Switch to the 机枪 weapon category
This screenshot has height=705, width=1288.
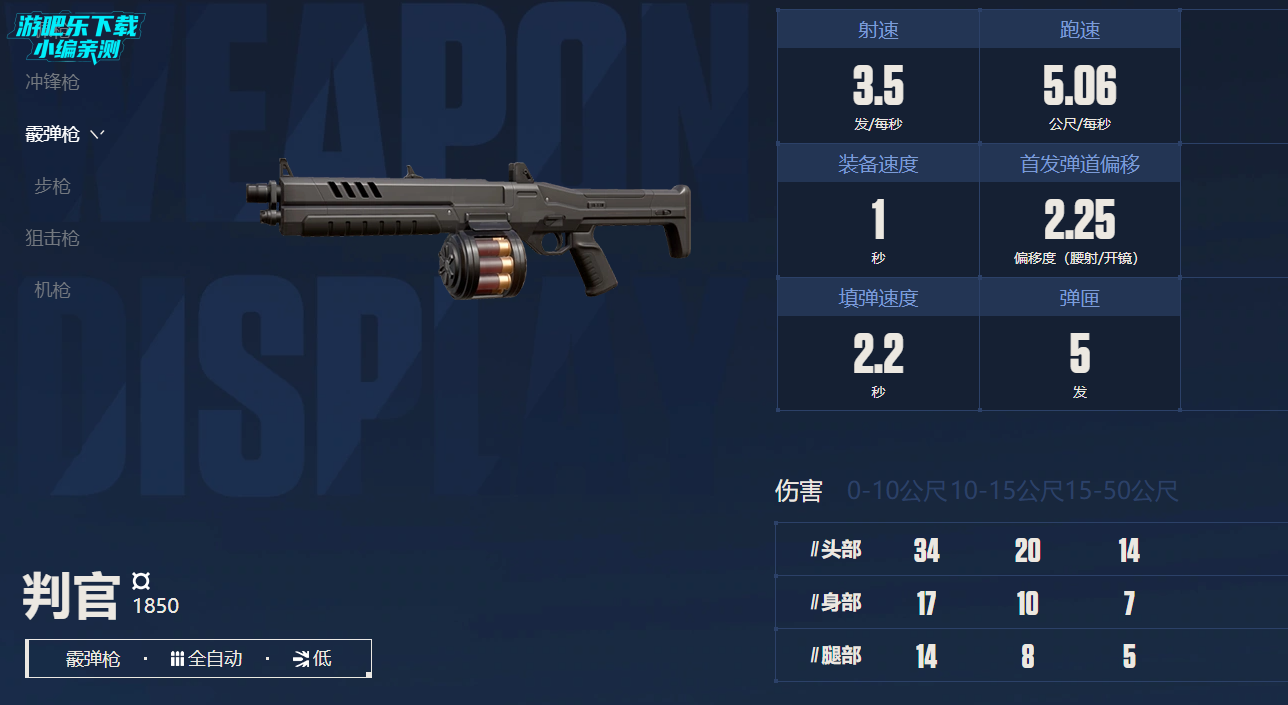point(52,290)
